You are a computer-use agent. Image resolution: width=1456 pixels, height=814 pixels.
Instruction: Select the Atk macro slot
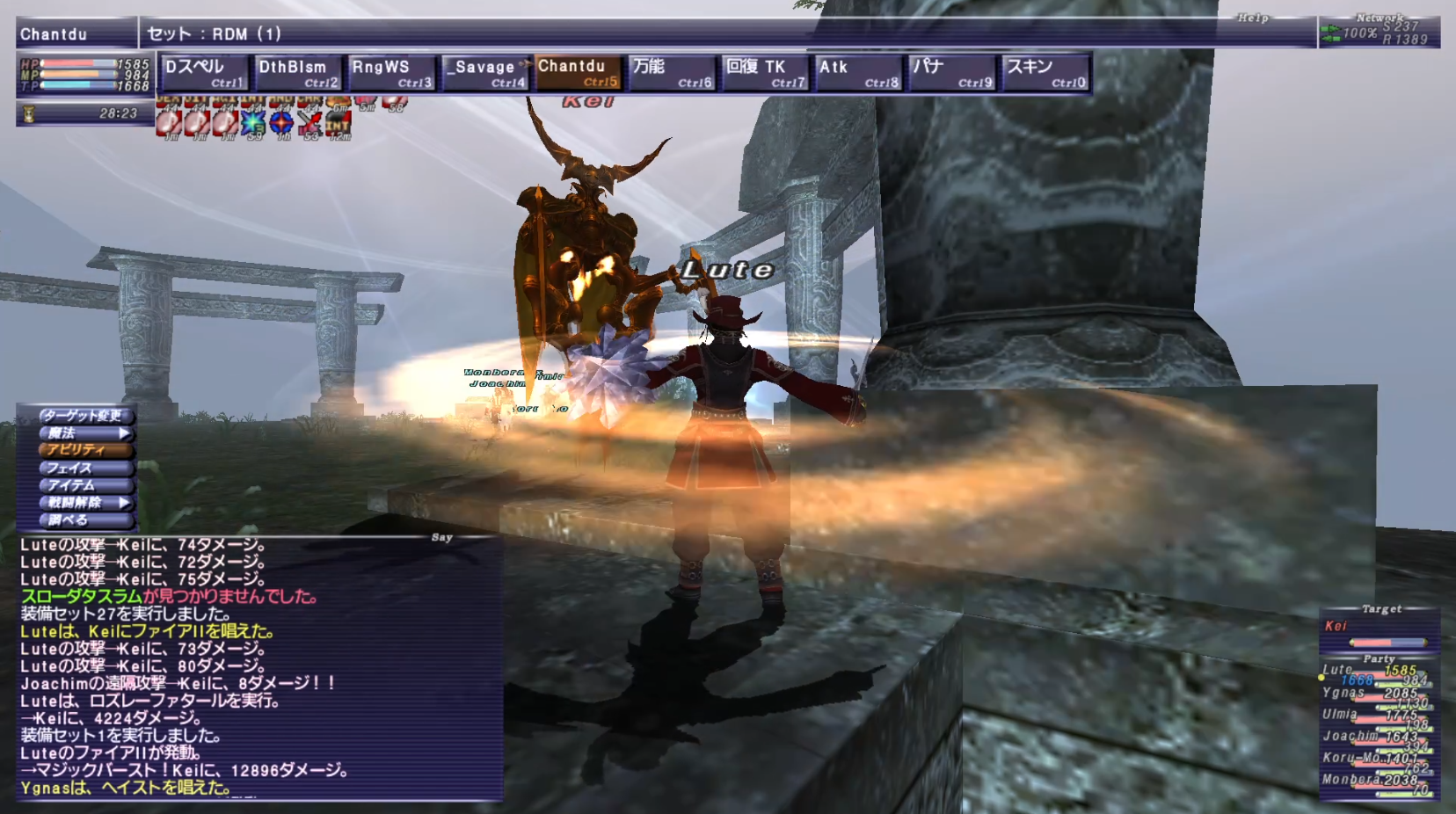point(858,73)
